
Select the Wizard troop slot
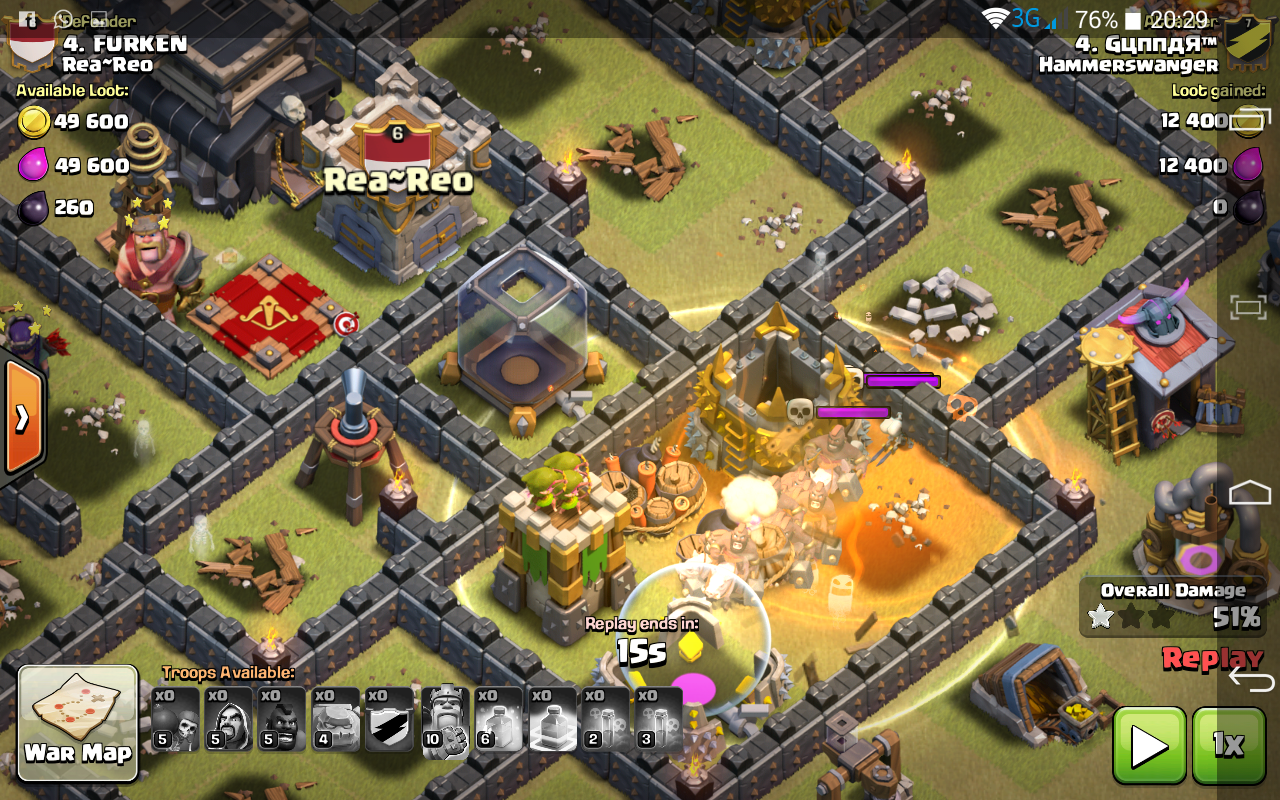pyautogui.click(x=228, y=719)
